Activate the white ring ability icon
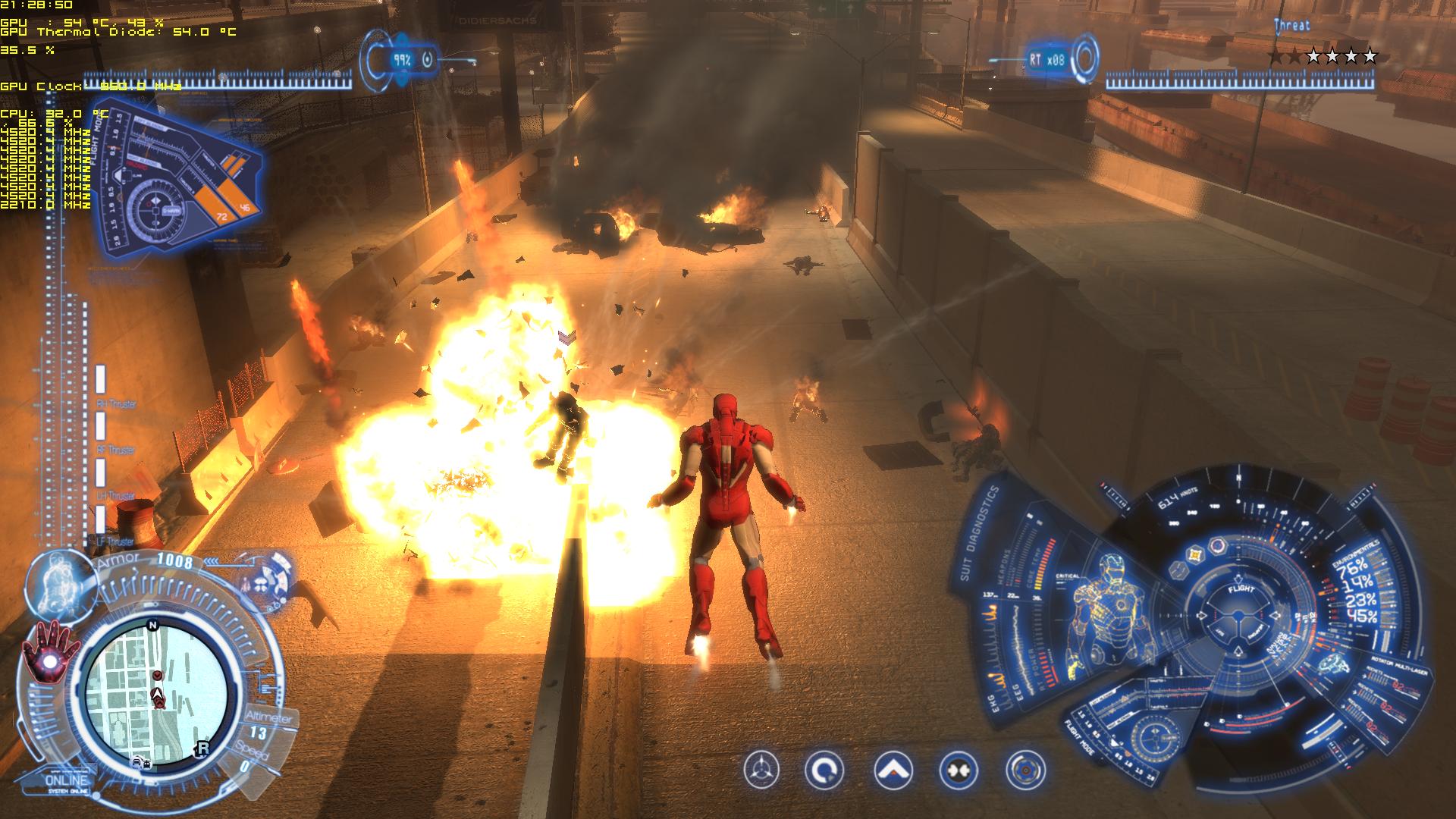Image resolution: width=1456 pixels, height=819 pixels. (824, 770)
